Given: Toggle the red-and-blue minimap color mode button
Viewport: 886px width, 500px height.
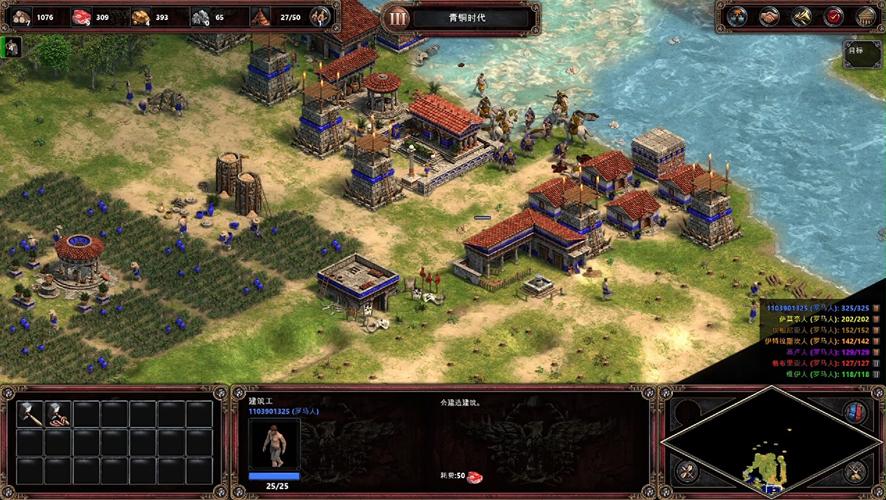Looking at the screenshot, I should coord(855,412).
